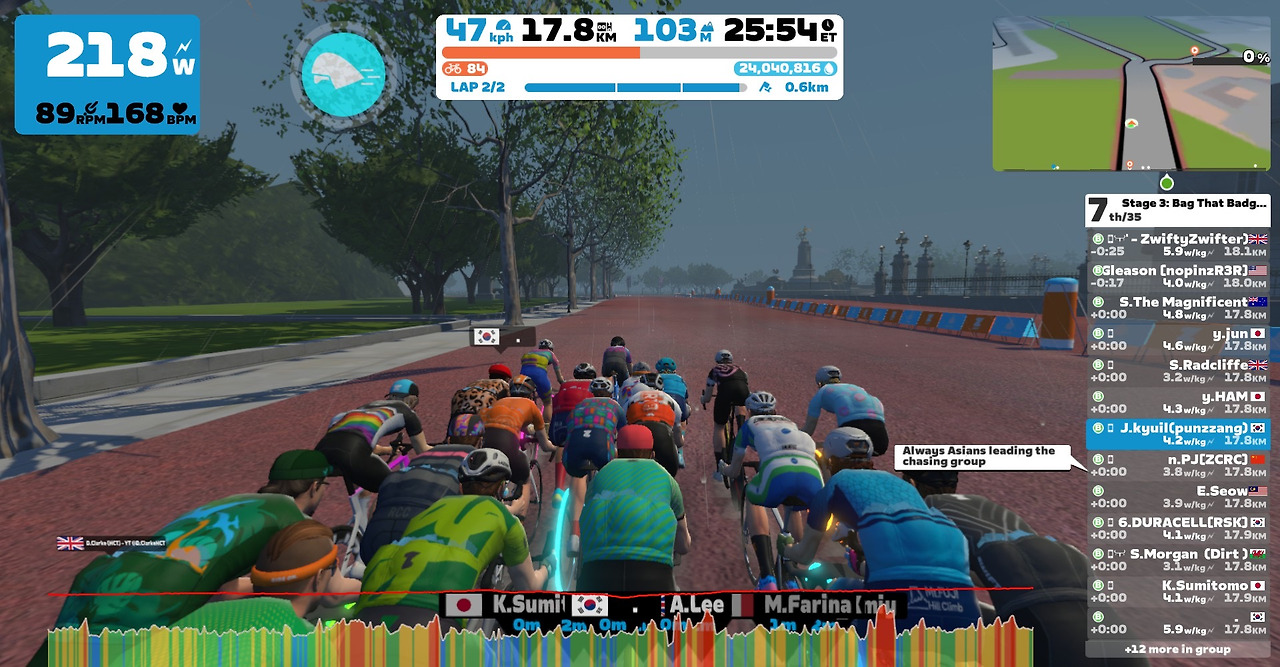Select K.Sumitomo in the riders list

pyautogui.click(x=1178, y=592)
